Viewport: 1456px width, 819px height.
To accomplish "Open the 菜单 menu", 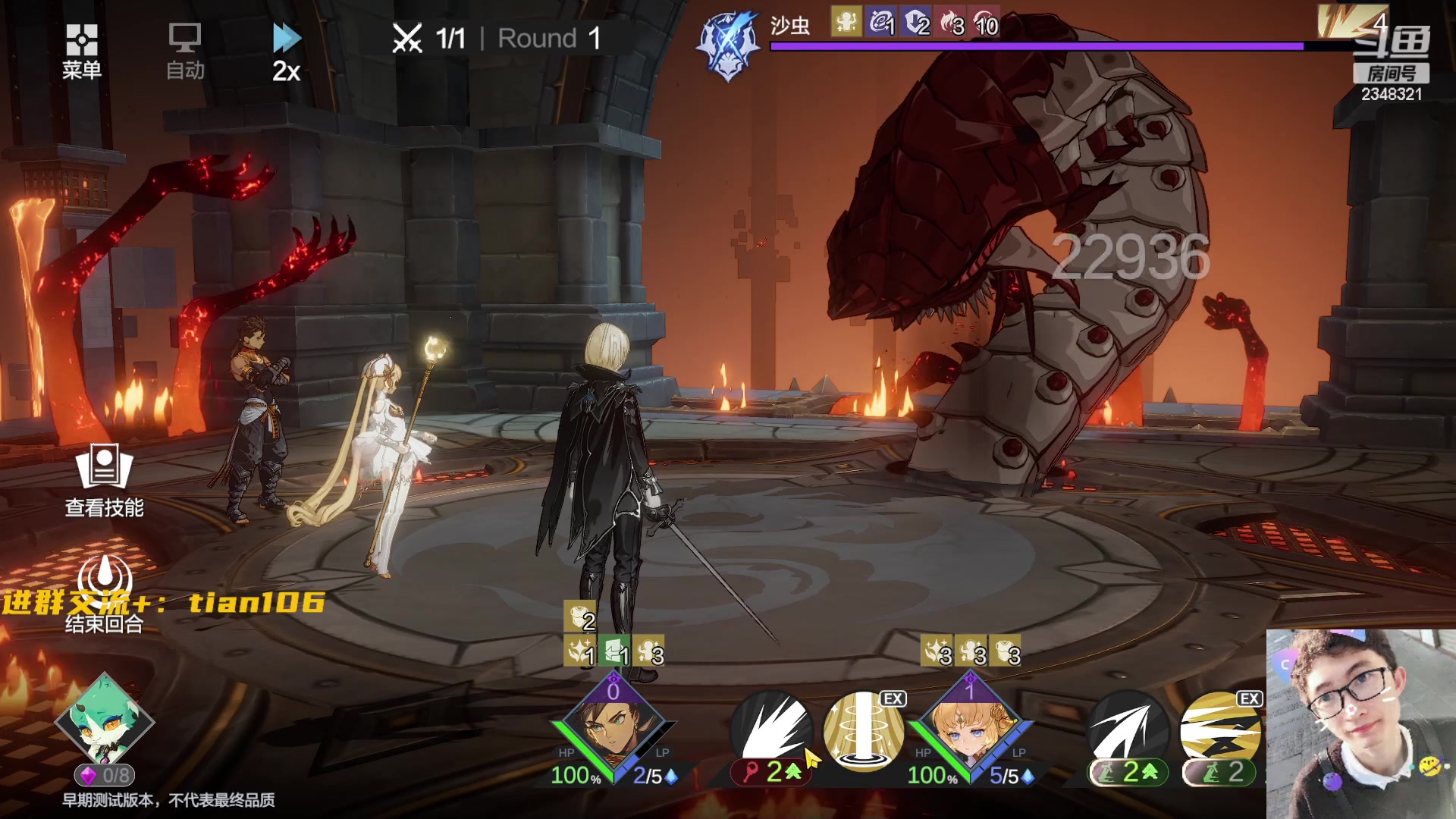I will pyautogui.click(x=81, y=51).
